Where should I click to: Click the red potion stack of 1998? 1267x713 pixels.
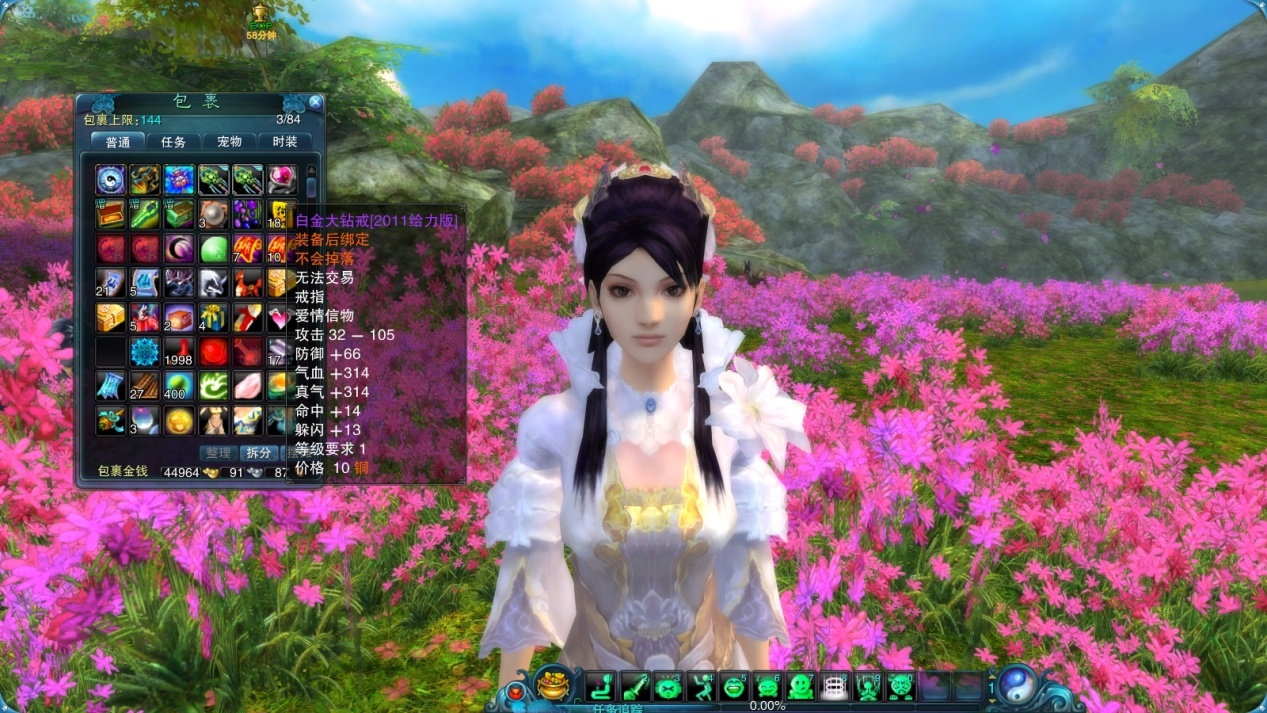pos(179,352)
